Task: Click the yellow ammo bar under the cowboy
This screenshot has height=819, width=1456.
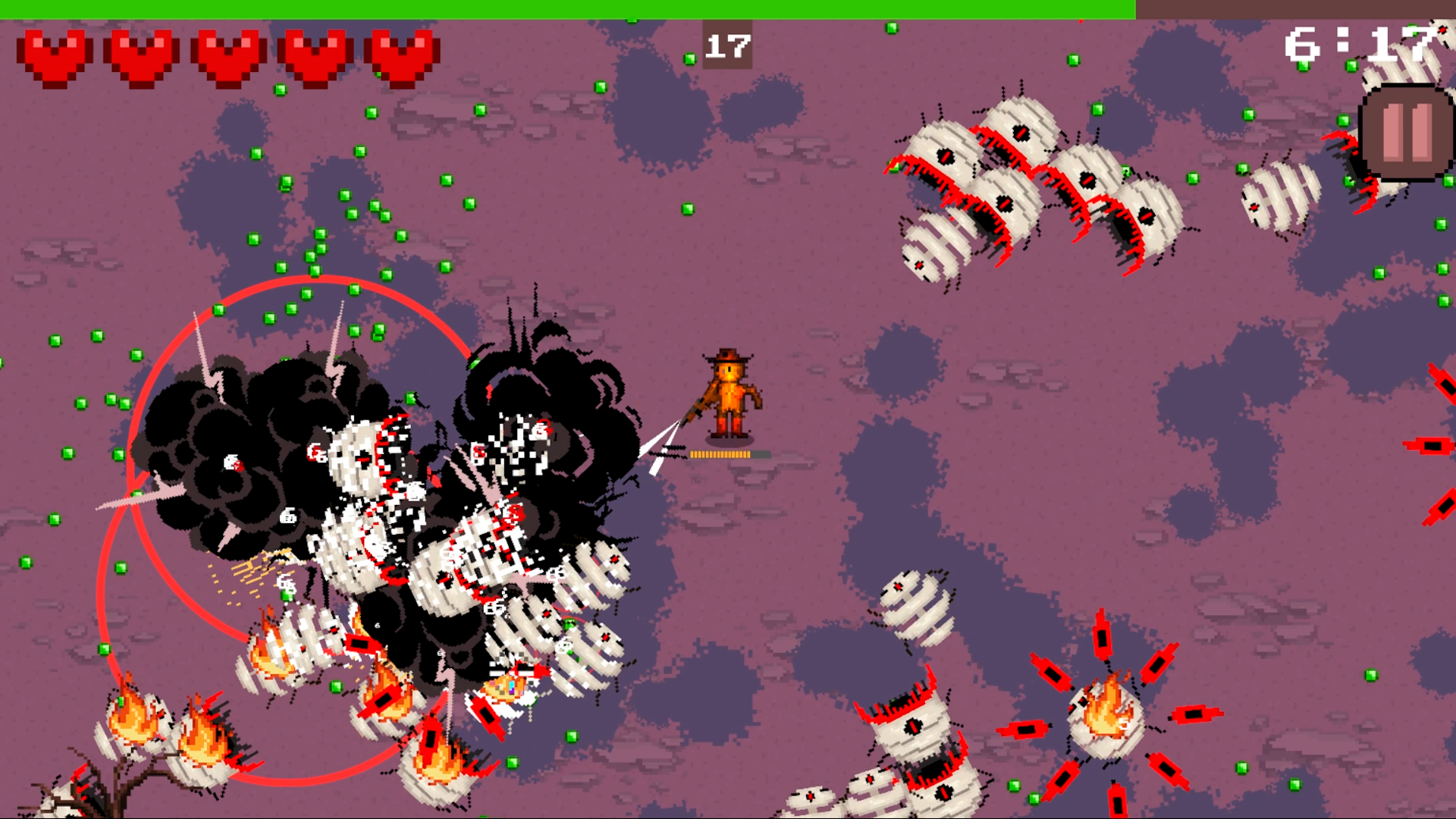Action: [722, 455]
